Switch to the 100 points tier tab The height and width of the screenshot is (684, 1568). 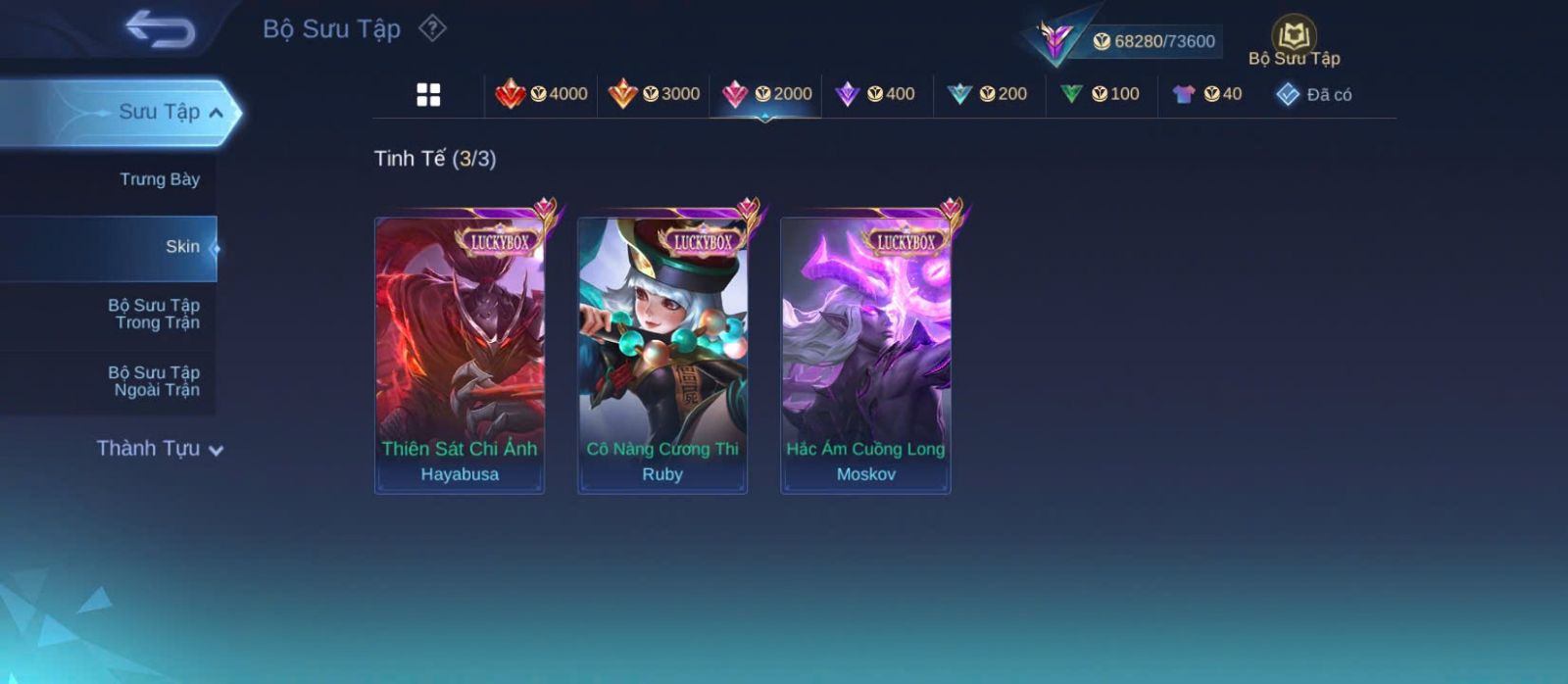point(1101,94)
